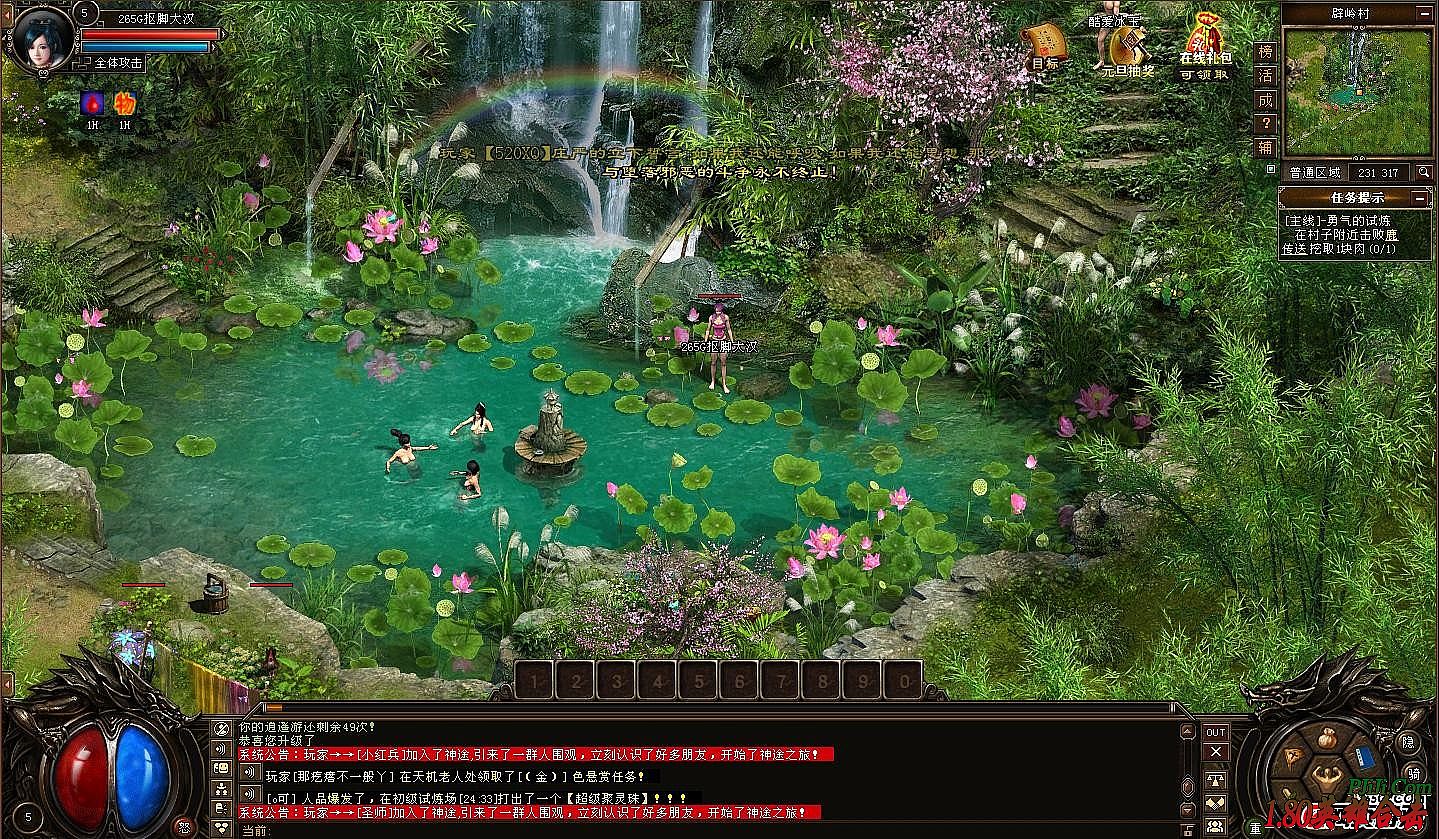Viewport: 1439px width, 839px height.
Task: Switch to the 榜 ranking sidebar tab
Action: pos(1268,52)
